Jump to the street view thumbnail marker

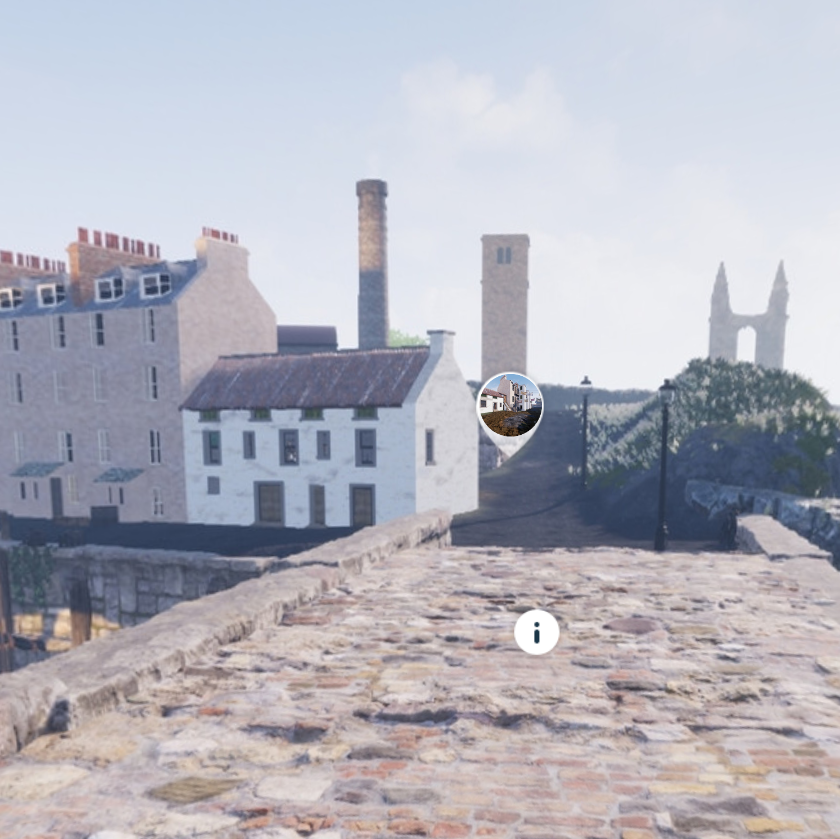[x=510, y=406]
